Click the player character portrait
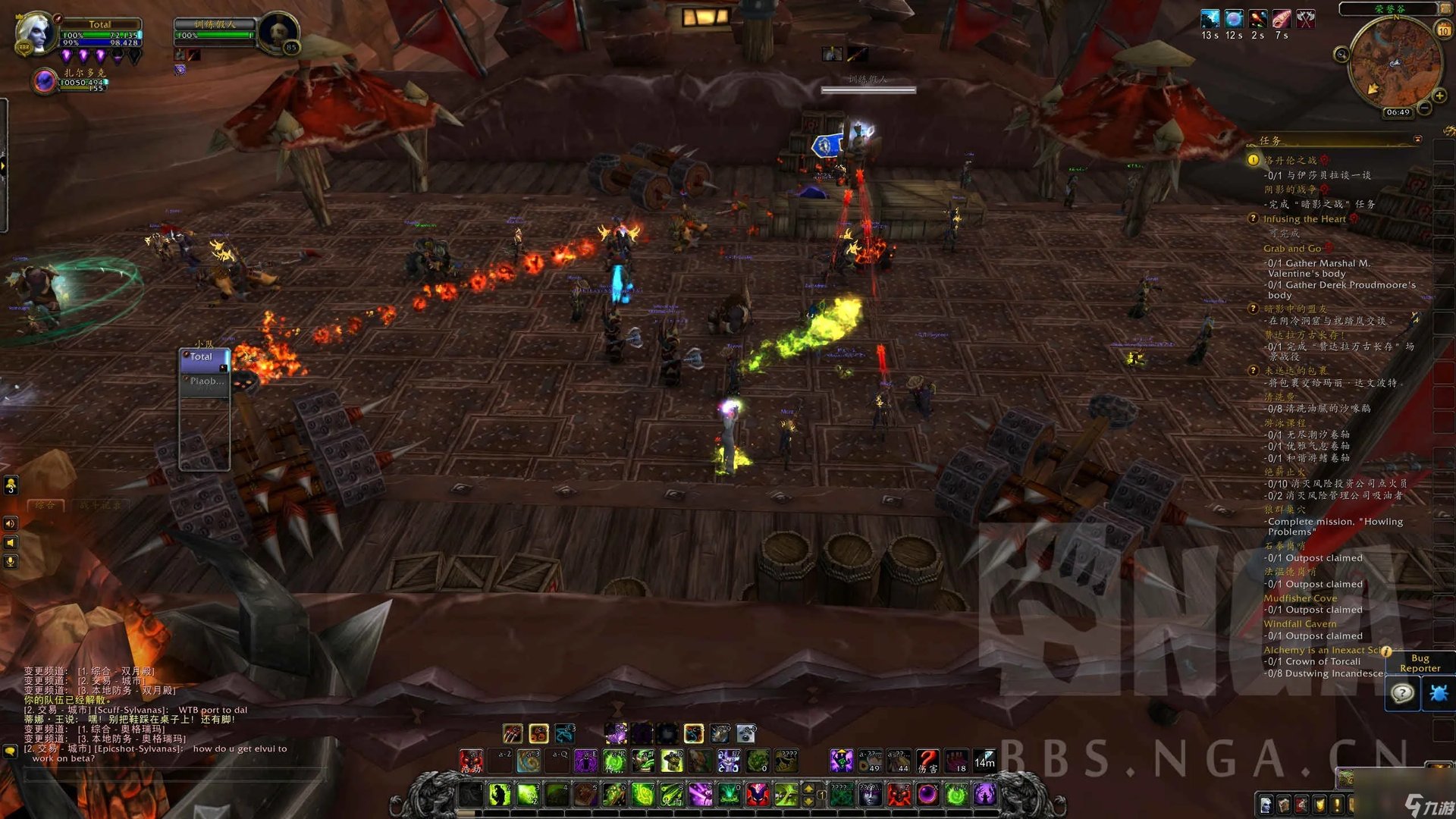This screenshot has width=1456, height=819. 34,33
